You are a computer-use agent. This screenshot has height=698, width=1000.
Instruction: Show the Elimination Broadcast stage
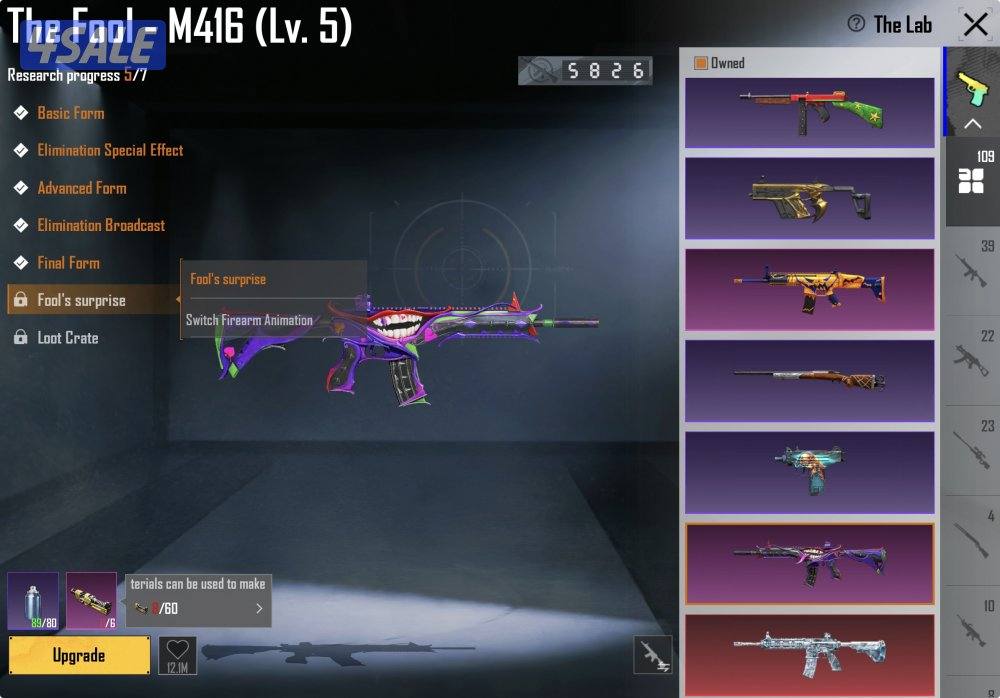coord(101,225)
